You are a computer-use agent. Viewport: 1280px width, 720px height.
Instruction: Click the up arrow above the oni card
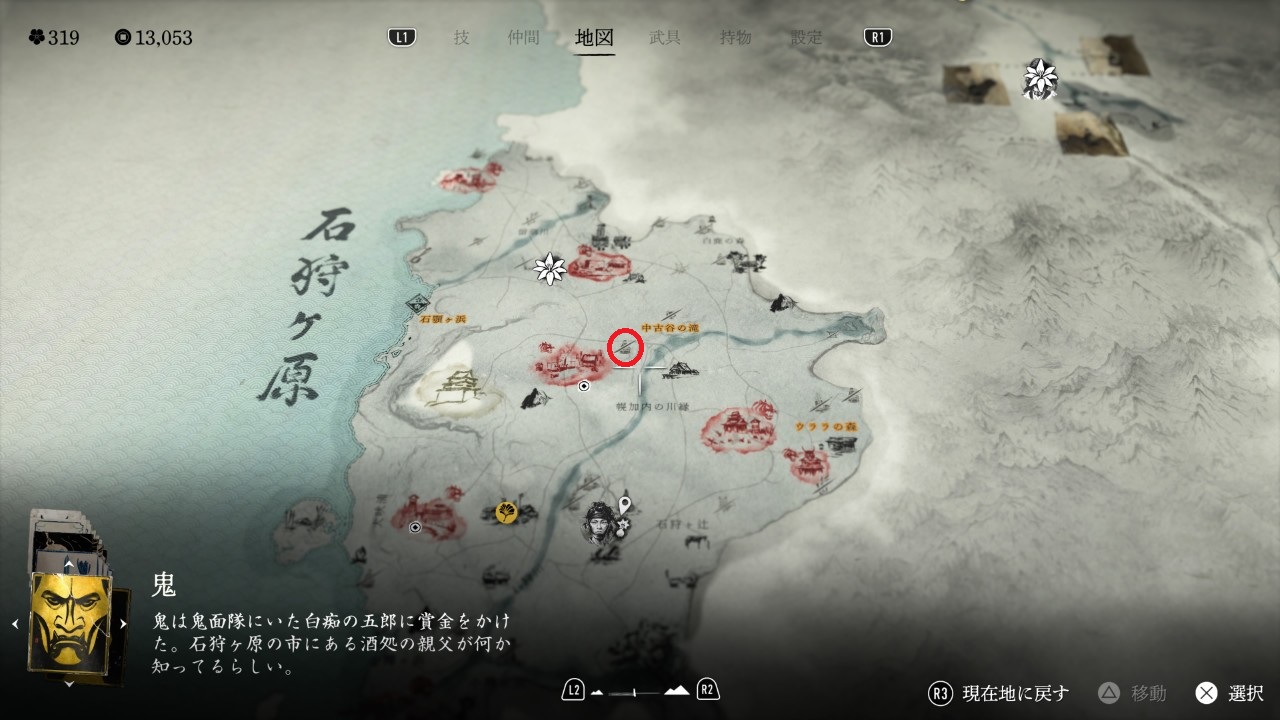[x=68, y=565]
